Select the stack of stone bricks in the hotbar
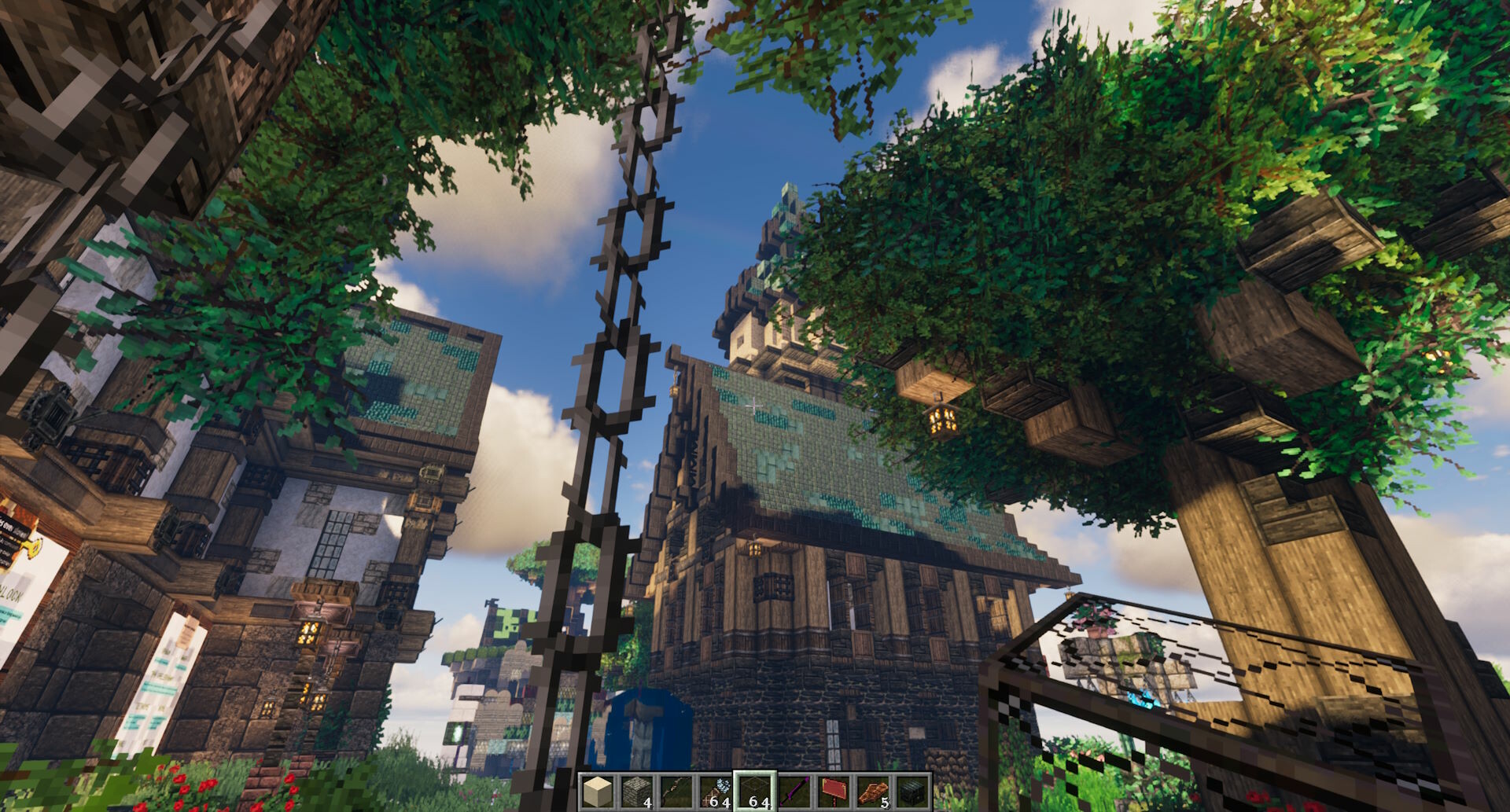 tap(637, 792)
